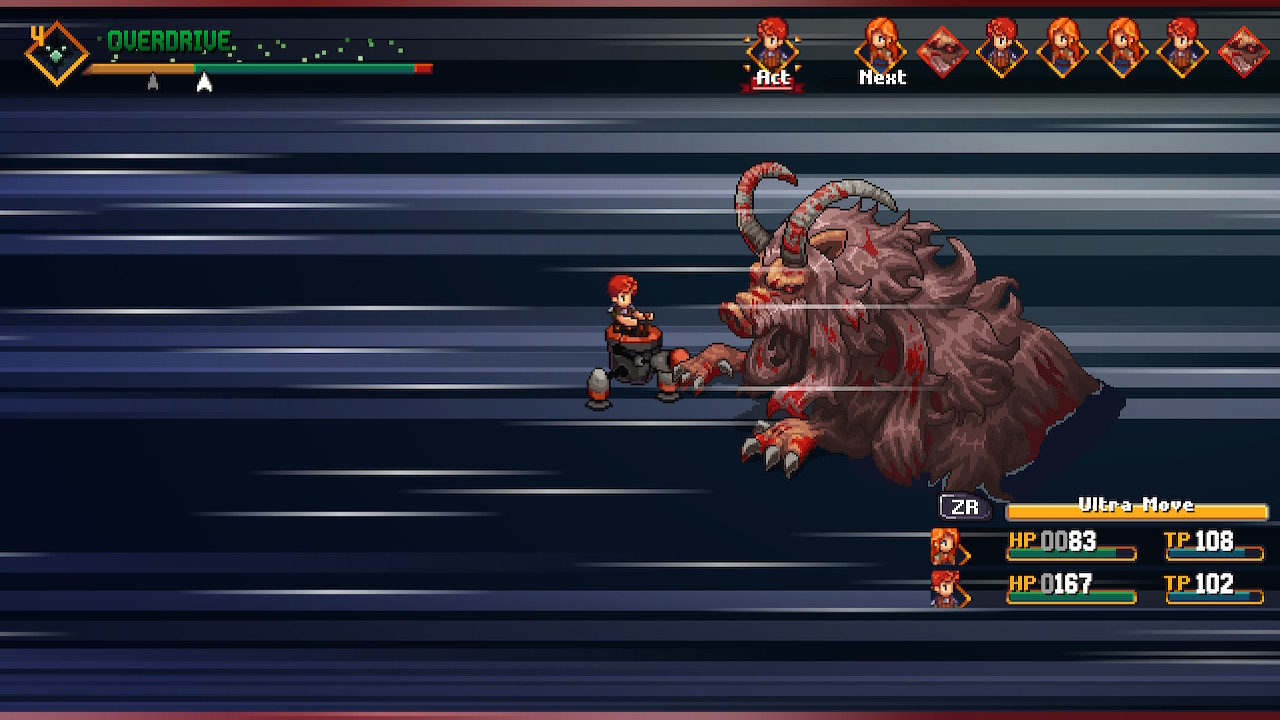Activate the yellow Ultra Move bar
1280x720 pixels.
click(x=1136, y=508)
